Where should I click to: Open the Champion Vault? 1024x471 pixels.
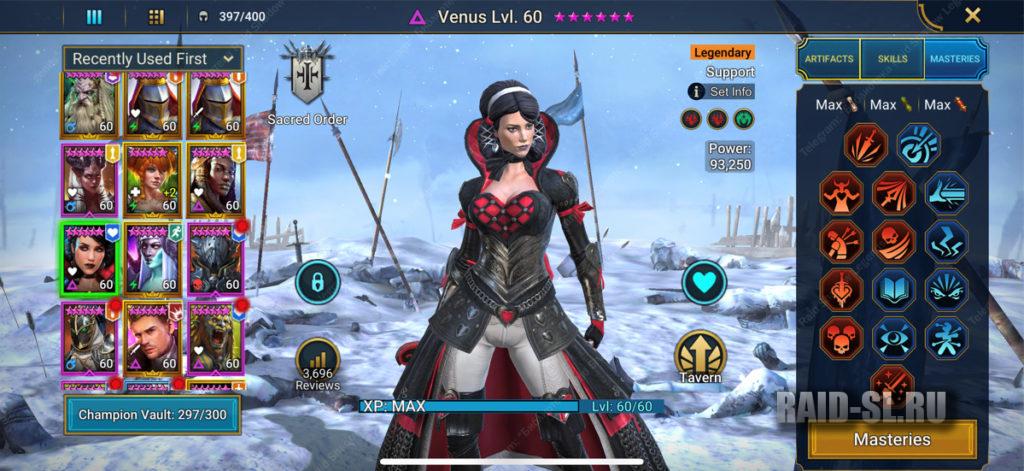click(154, 413)
